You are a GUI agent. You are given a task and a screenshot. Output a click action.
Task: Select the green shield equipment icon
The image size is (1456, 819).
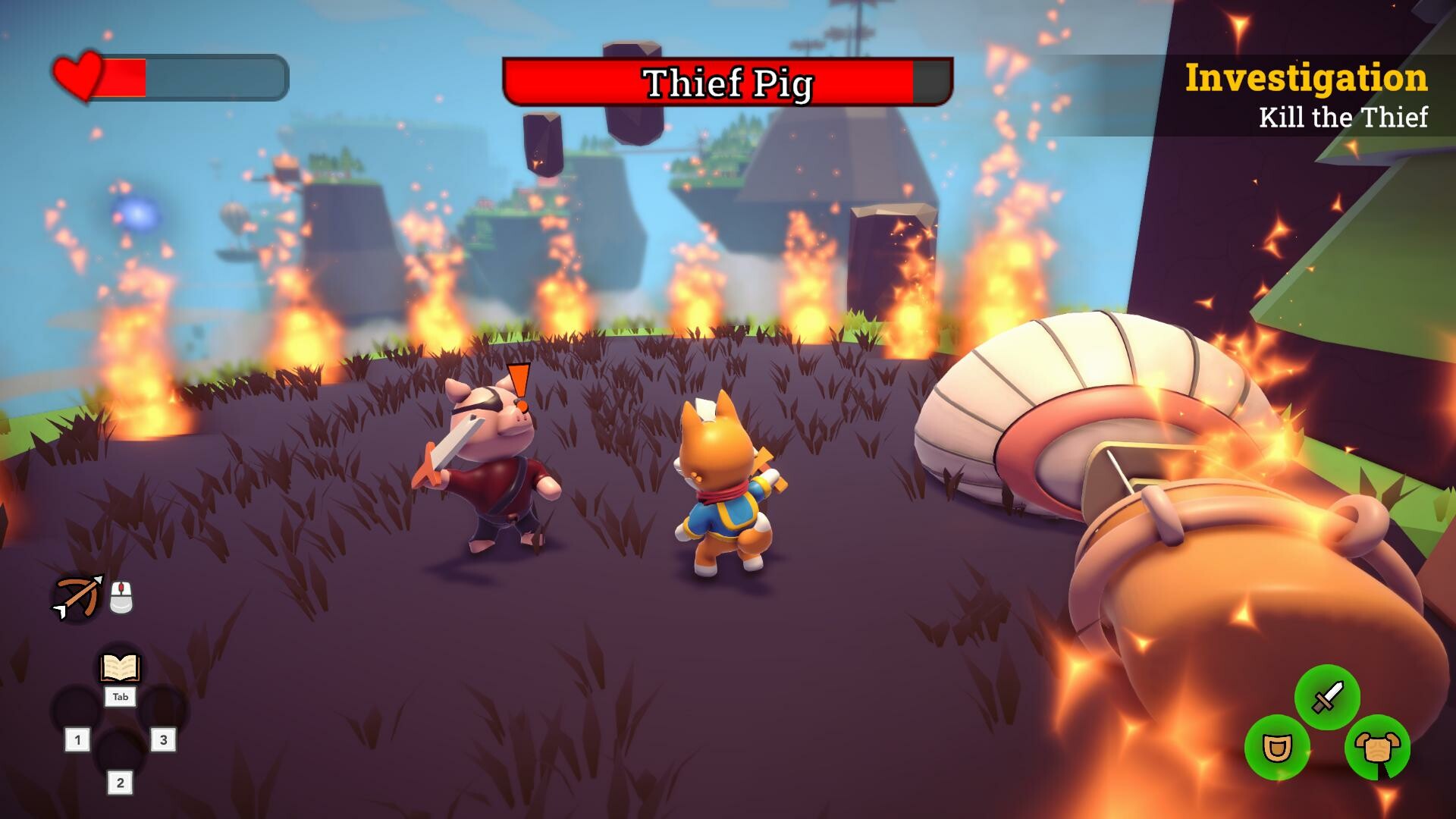pos(1277,748)
